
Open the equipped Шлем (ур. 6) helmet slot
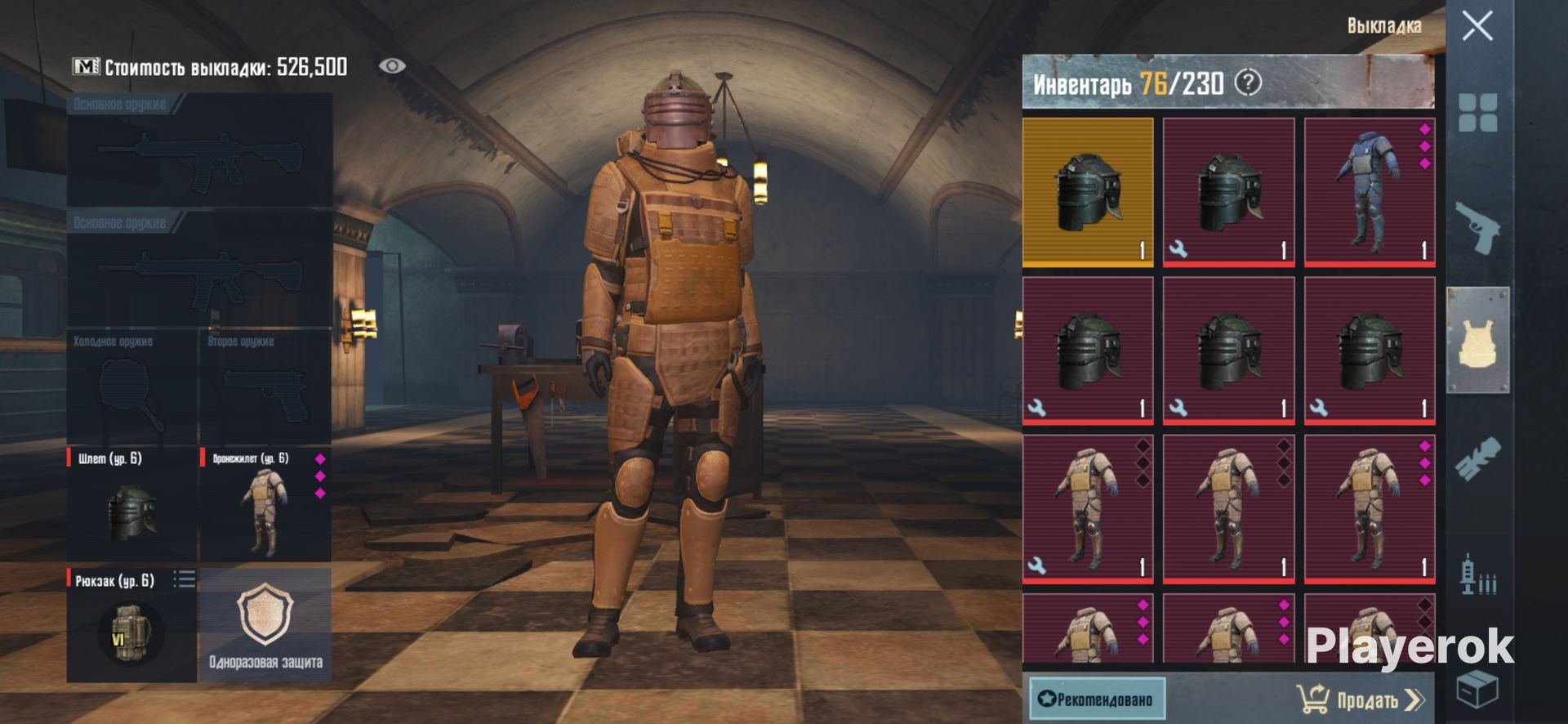tap(131, 503)
